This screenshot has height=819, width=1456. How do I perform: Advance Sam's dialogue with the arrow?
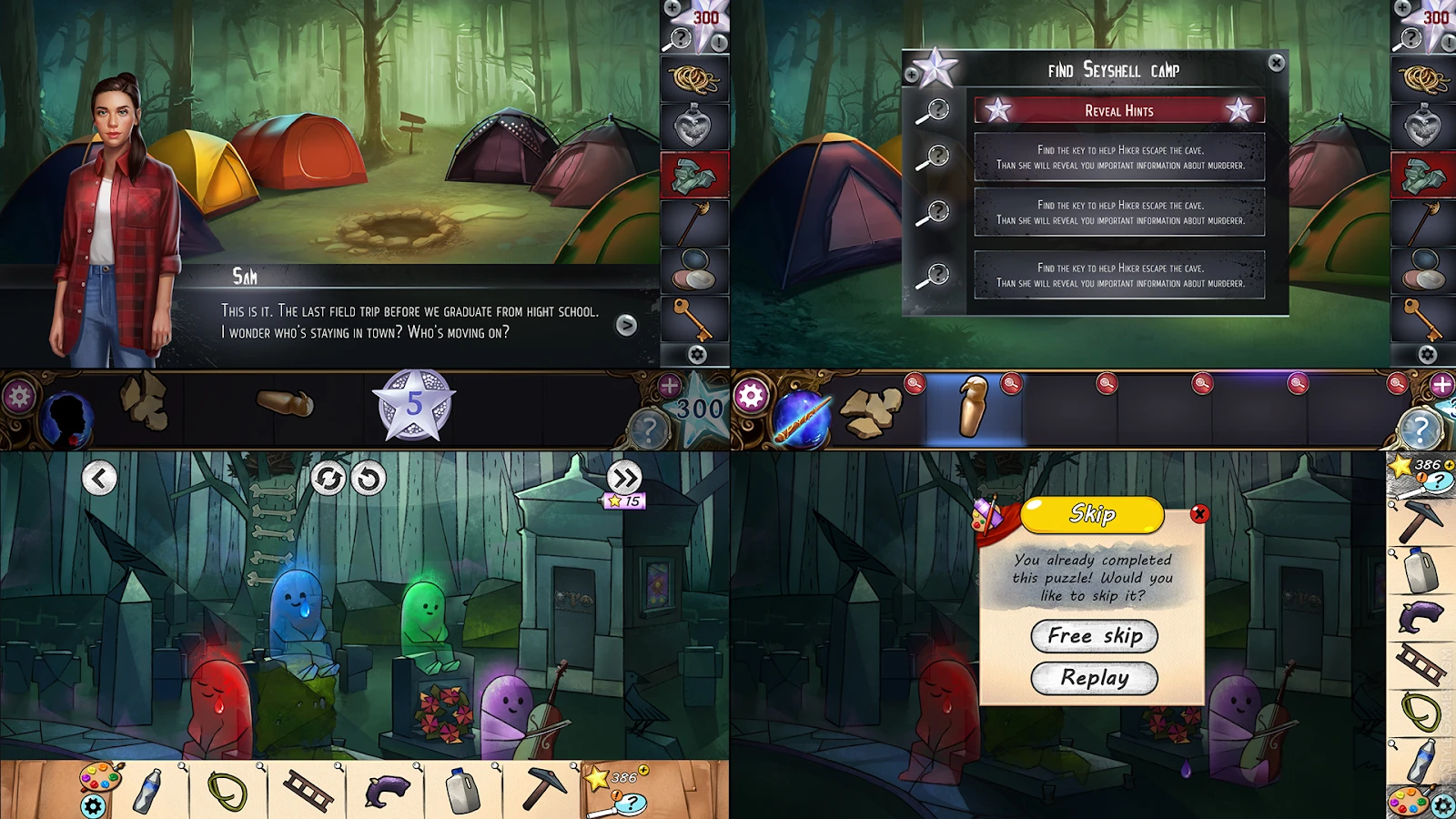pyautogui.click(x=626, y=326)
